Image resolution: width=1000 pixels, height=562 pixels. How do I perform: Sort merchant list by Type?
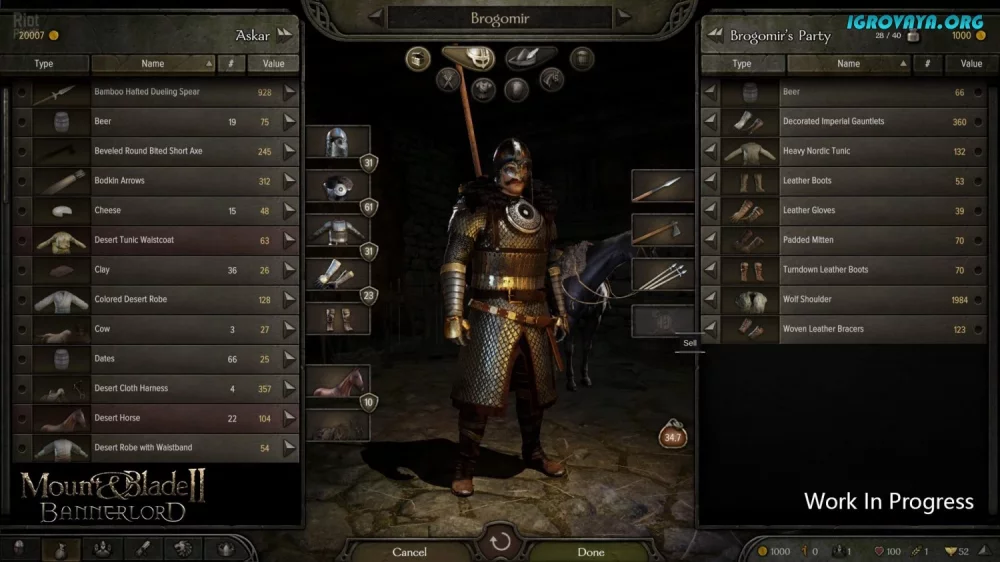(x=44, y=64)
